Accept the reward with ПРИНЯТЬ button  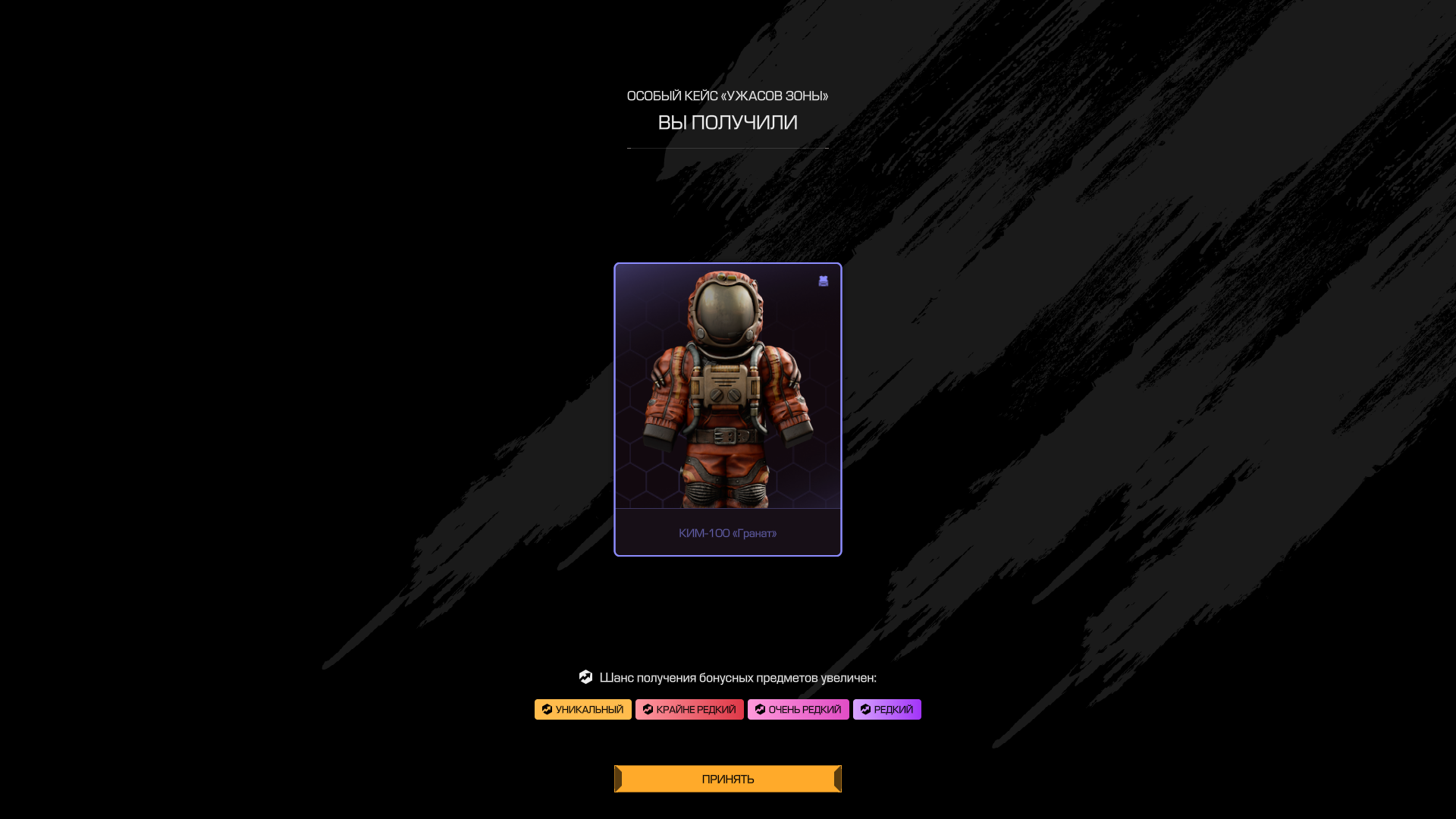point(727,779)
